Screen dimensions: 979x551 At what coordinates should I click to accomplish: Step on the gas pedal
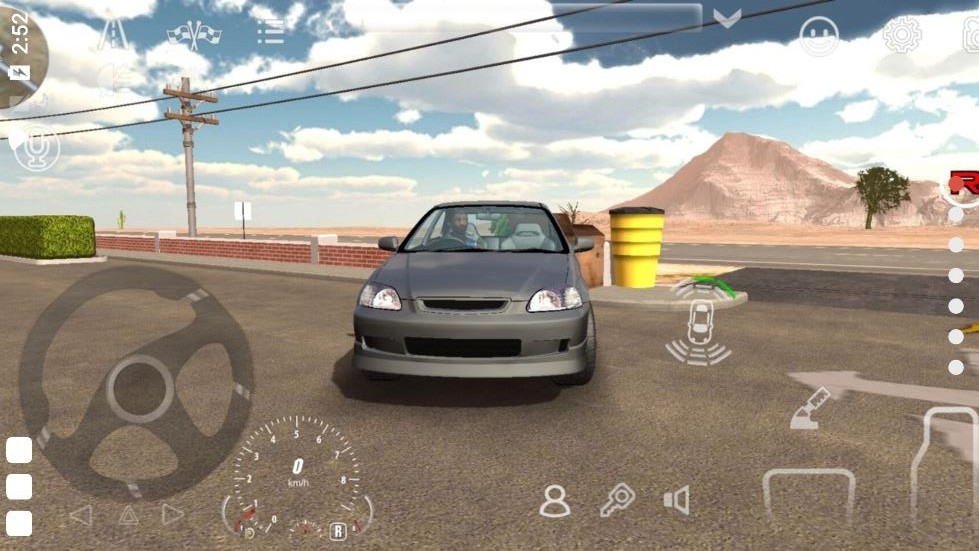tap(943, 464)
